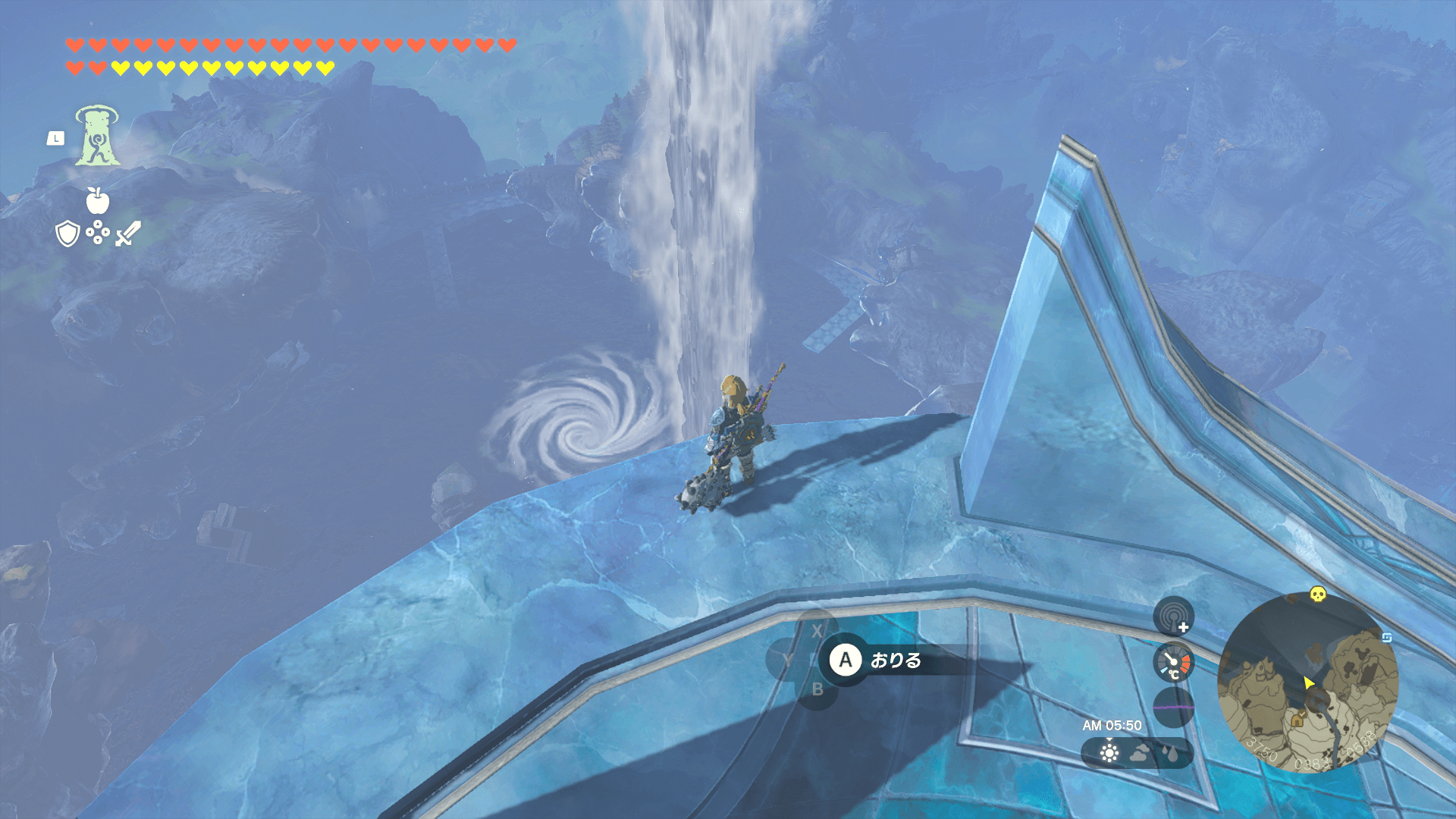Click the directional pad indicator icon

point(98,233)
